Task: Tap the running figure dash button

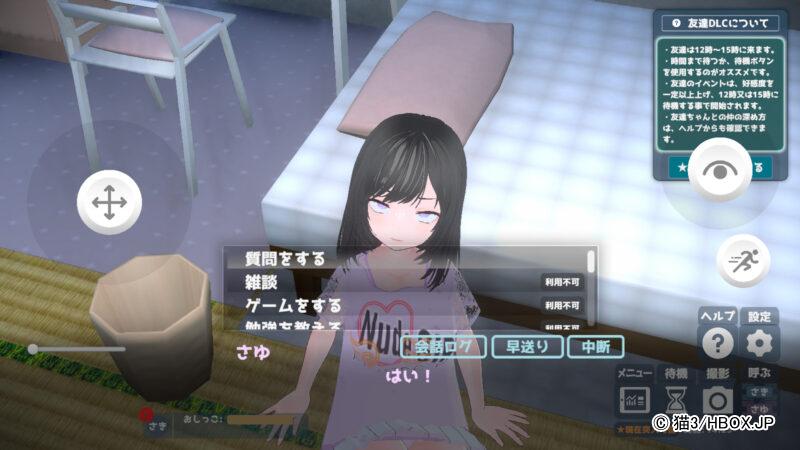Action: click(x=743, y=260)
